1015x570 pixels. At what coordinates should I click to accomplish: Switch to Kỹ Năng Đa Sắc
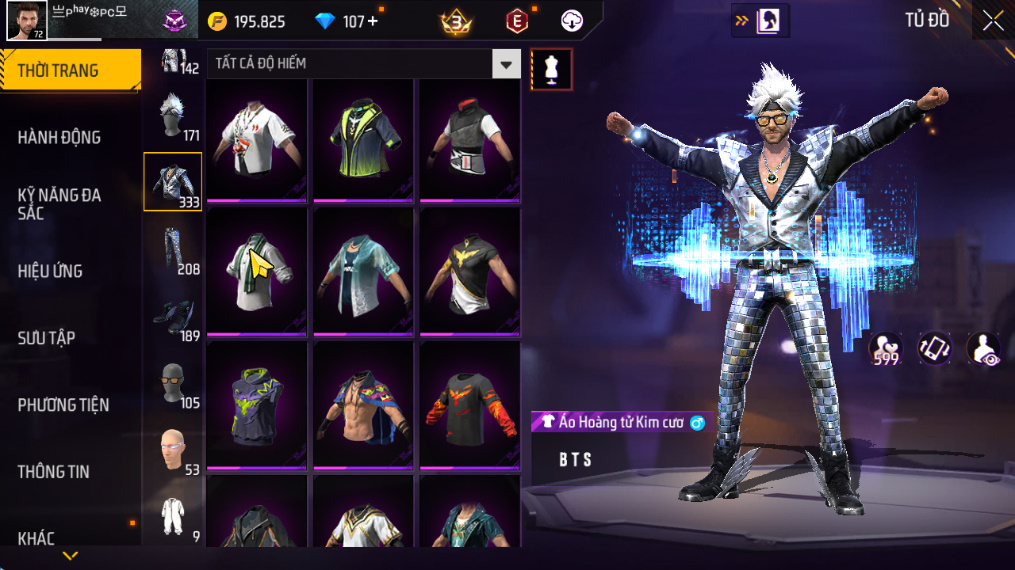coord(60,203)
